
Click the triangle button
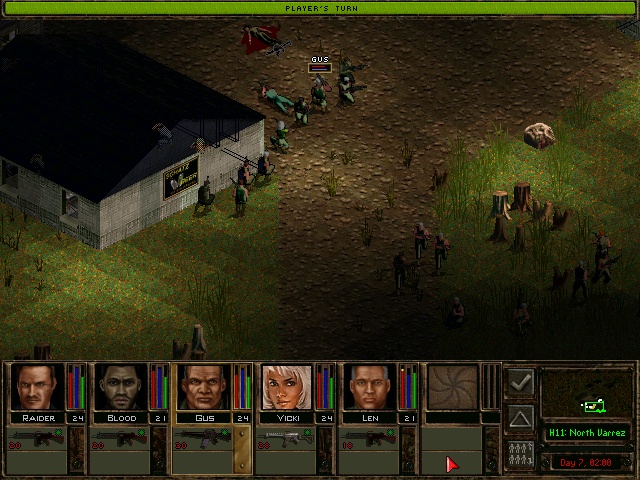(520, 418)
